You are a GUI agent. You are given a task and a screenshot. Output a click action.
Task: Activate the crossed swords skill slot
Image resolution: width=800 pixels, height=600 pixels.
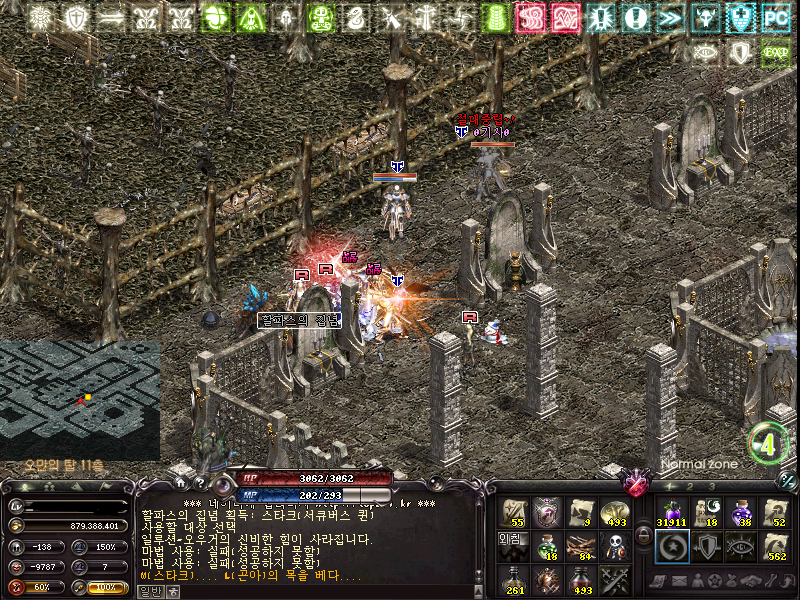point(615,579)
